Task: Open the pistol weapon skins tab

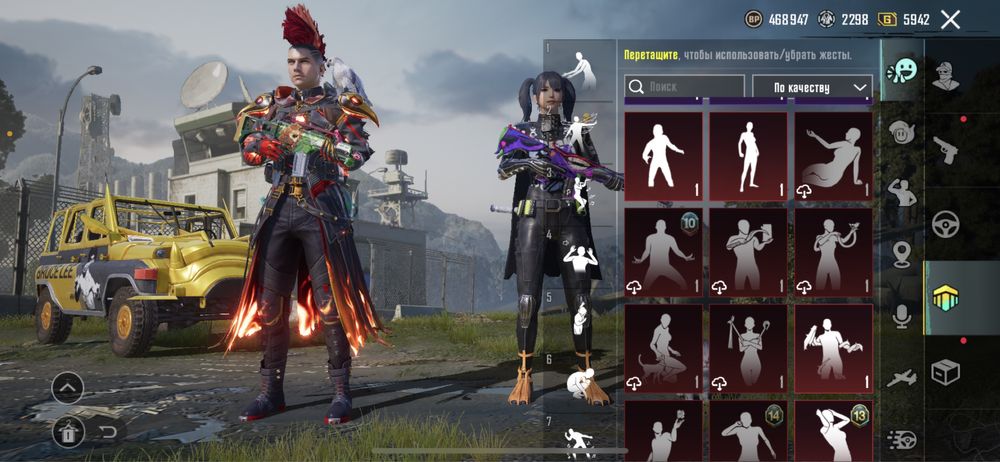Action: coord(945,150)
